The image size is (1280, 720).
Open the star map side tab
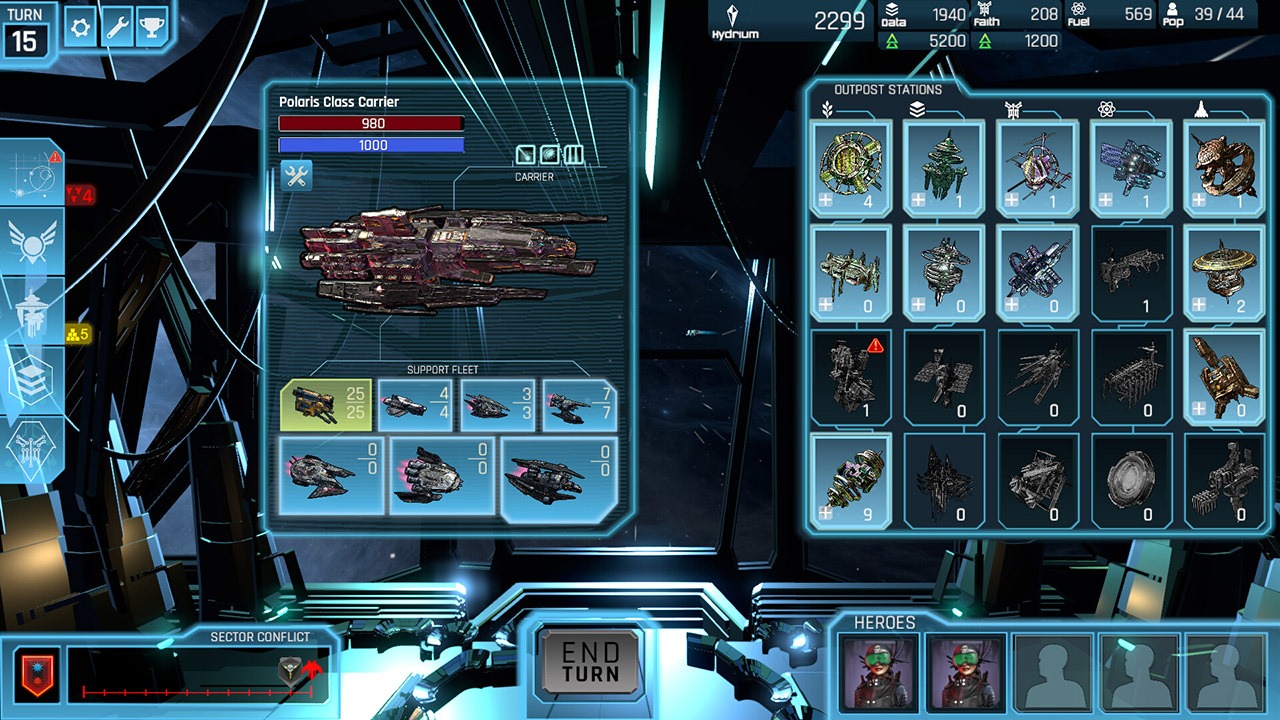coord(32,174)
